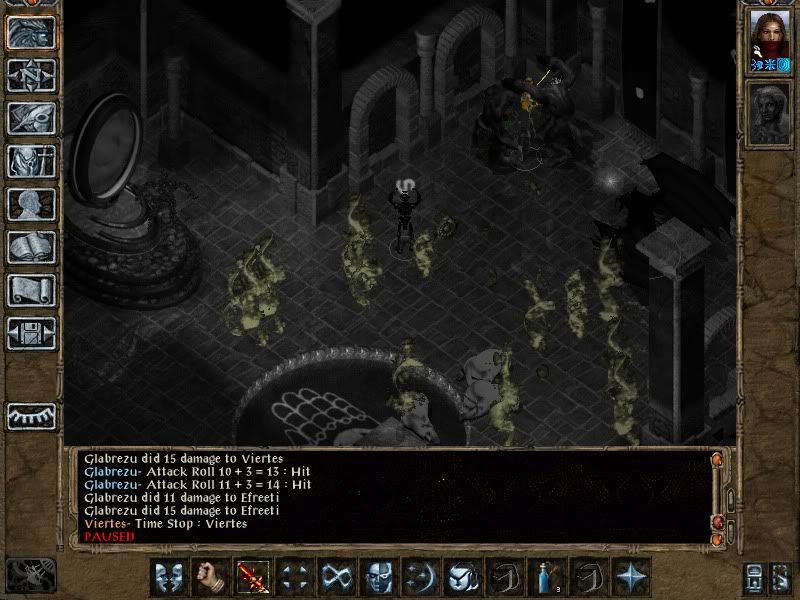Activate the two-faces talk action
Image resolution: width=800 pixels, height=600 pixels.
point(169,578)
